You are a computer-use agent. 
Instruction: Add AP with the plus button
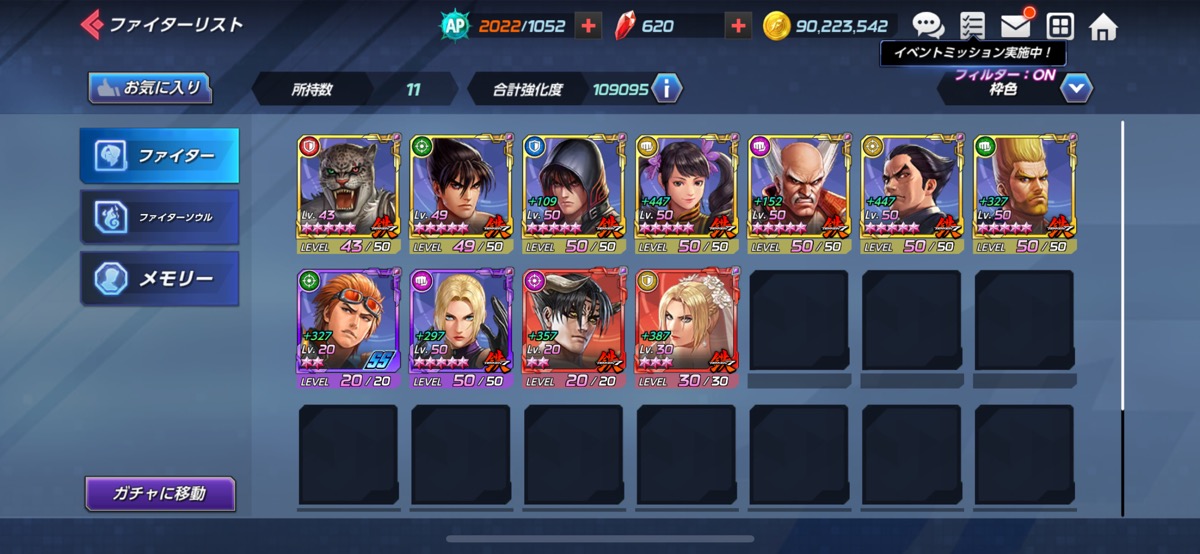[x=589, y=26]
